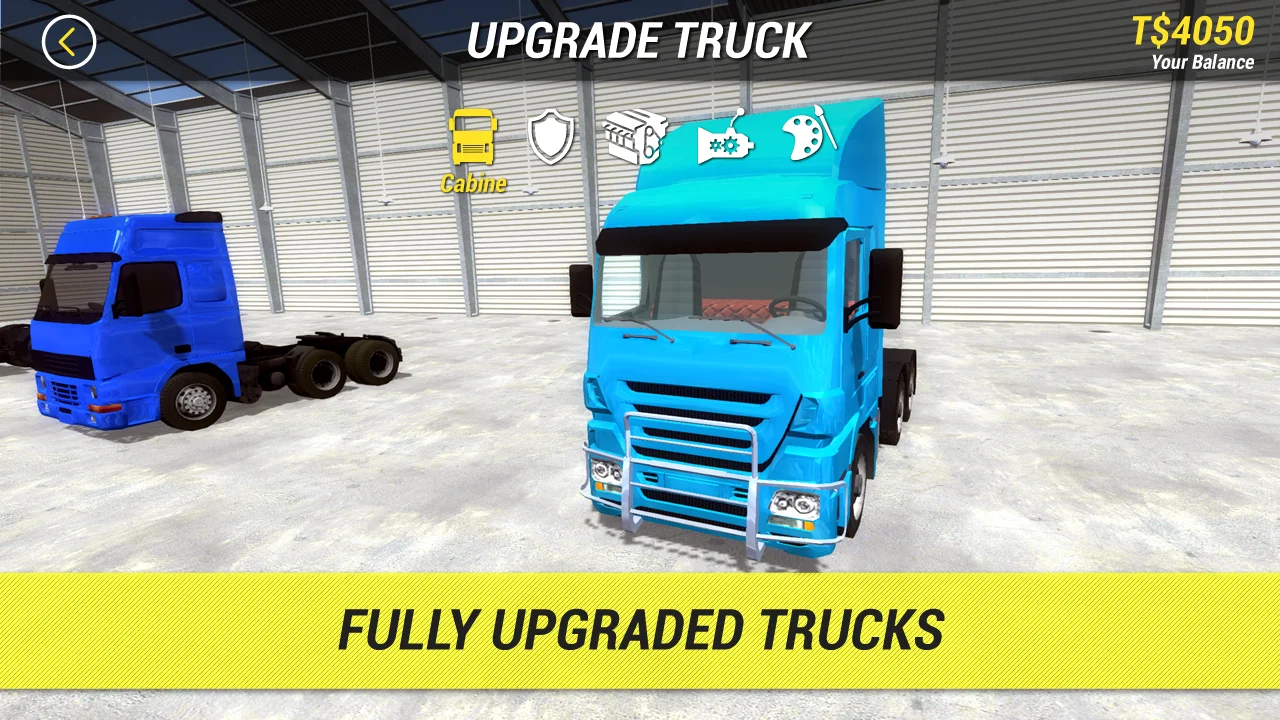Tap the back arrow navigation icon
Screen dimensions: 1280x720
(x=68, y=40)
